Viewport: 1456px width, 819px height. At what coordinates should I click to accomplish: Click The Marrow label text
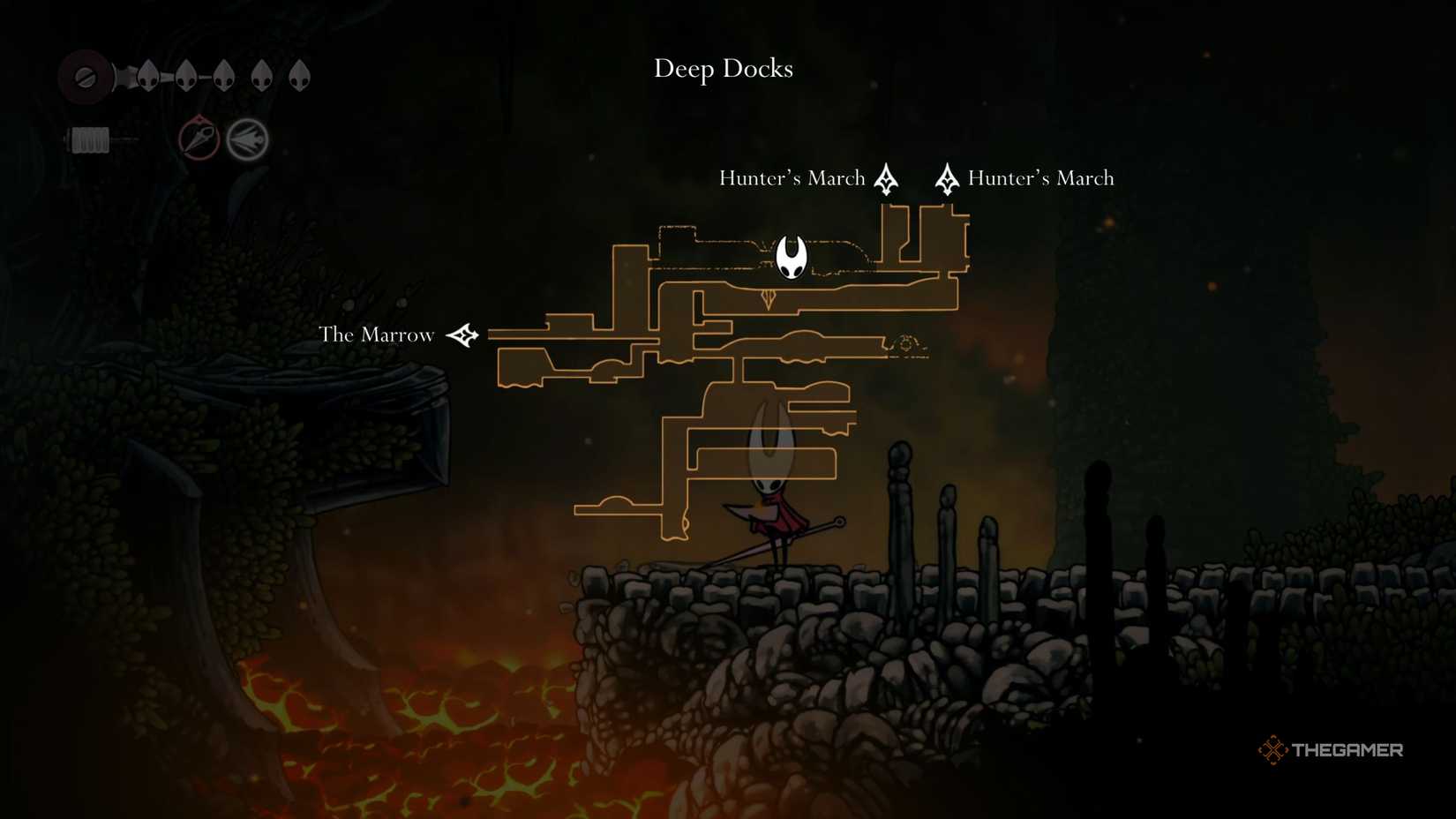(377, 334)
